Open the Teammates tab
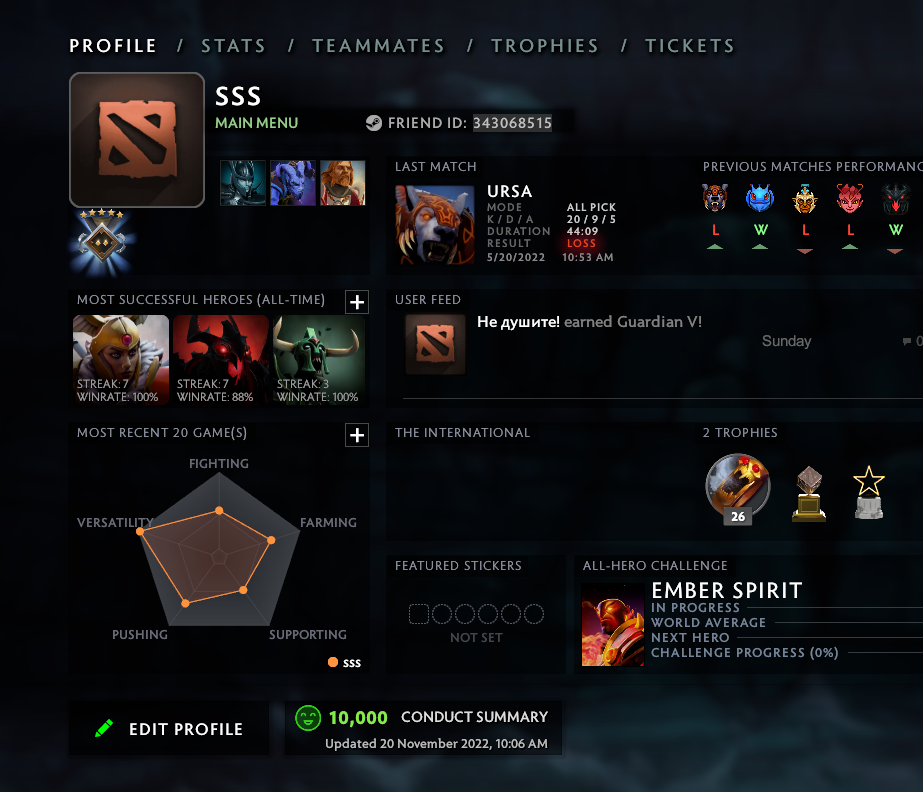 (378, 46)
